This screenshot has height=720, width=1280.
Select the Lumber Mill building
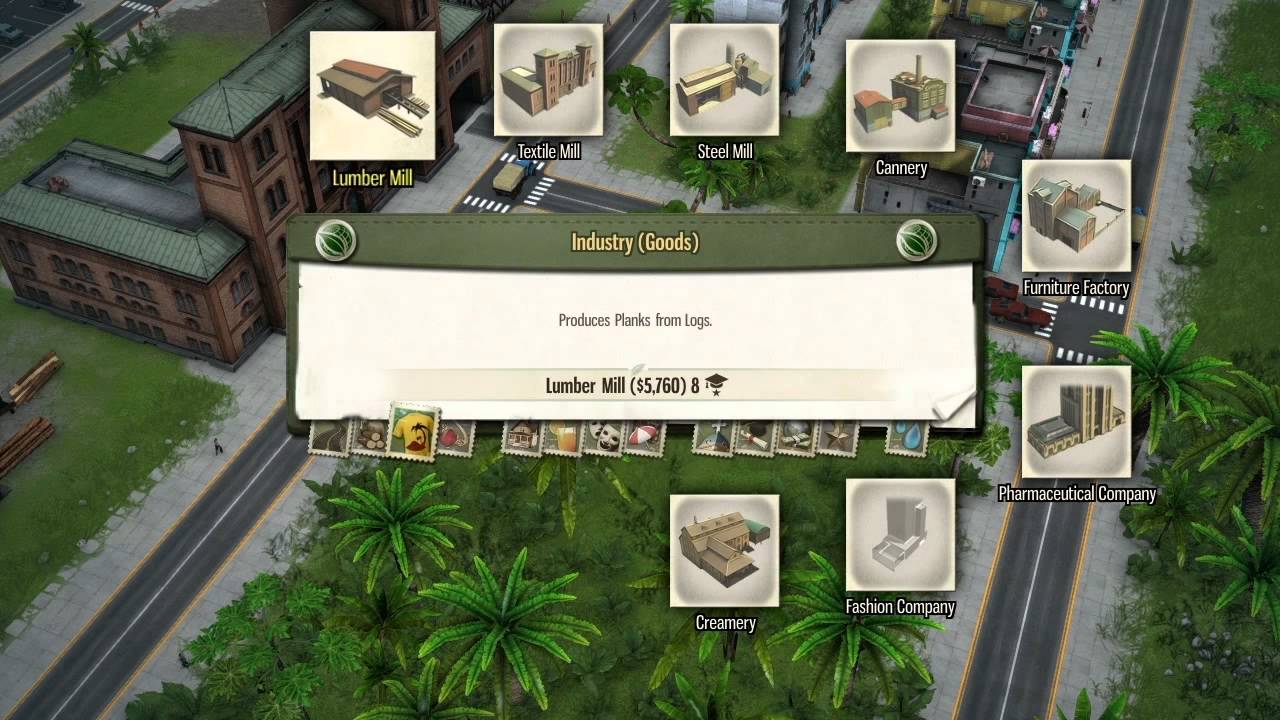point(372,97)
